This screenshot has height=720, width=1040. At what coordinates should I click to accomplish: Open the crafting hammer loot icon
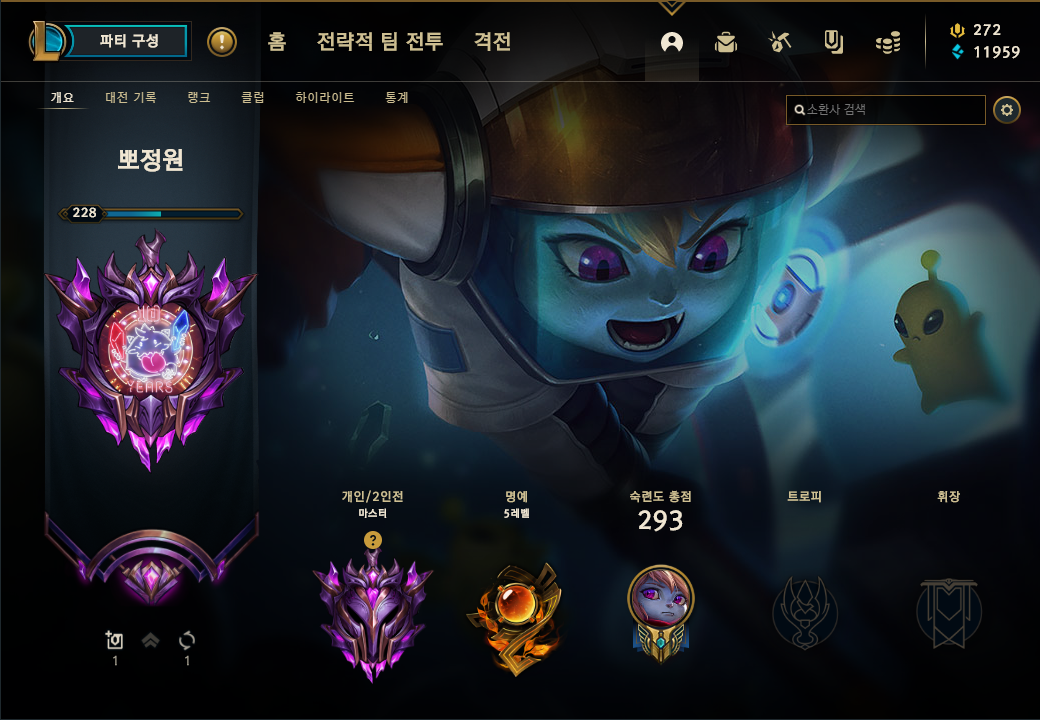point(780,42)
